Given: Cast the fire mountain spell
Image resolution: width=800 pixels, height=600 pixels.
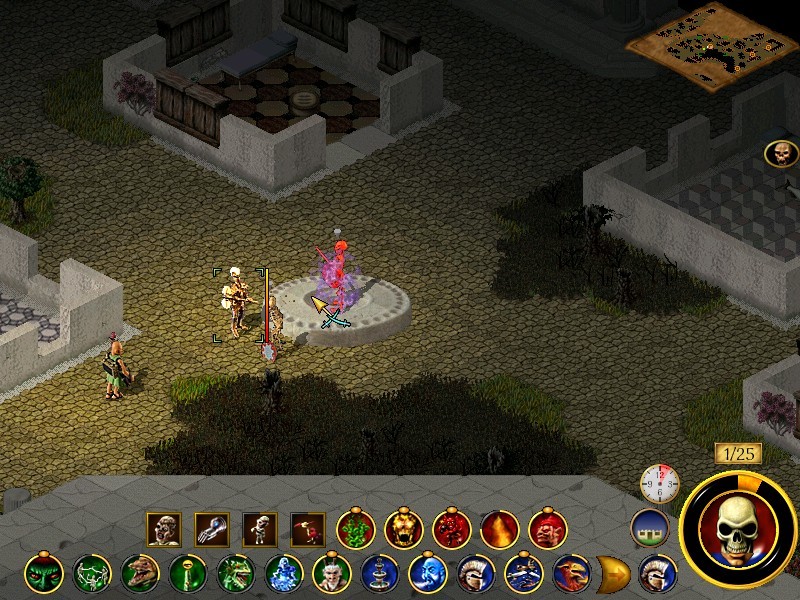Looking at the screenshot, I should coord(498,528).
